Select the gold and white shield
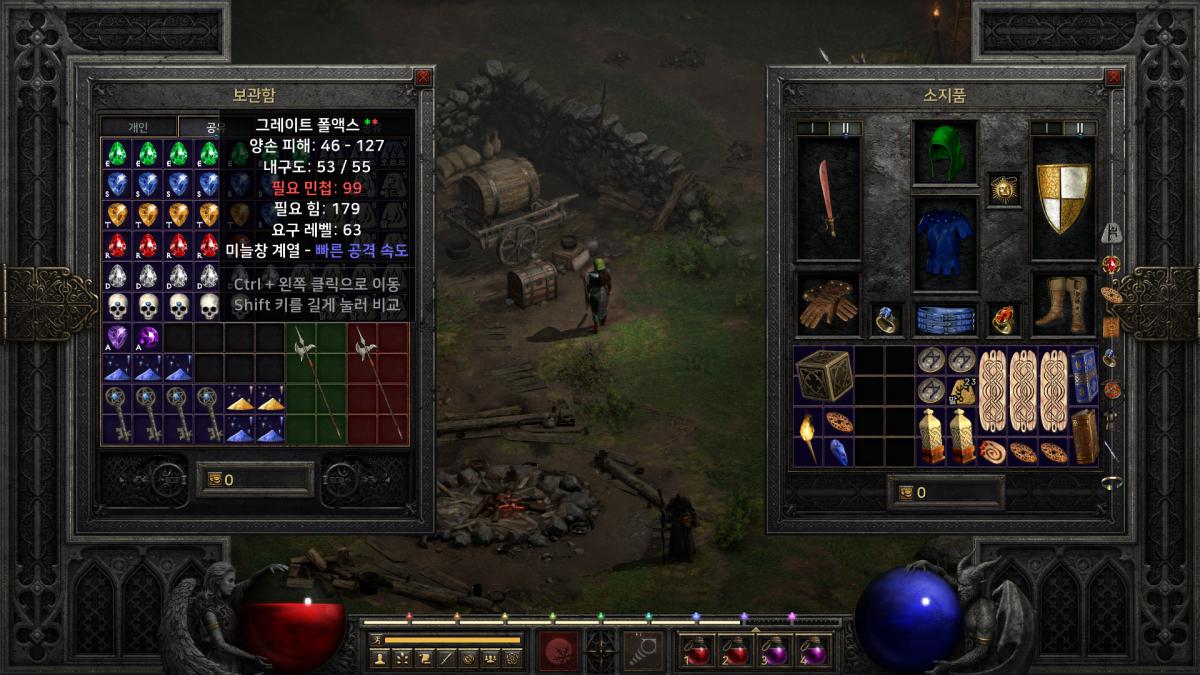The height and width of the screenshot is (675, 1200). point(1063,198)
